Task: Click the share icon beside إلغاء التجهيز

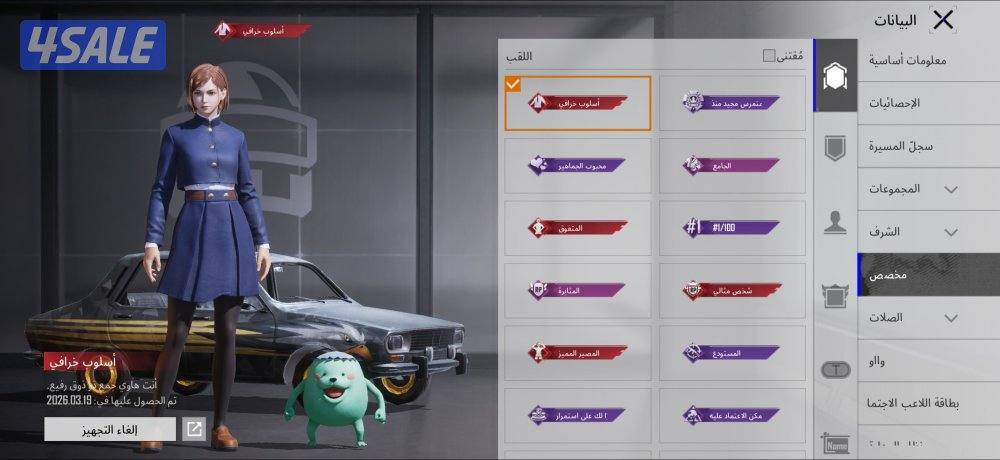Action: [x=195, y=429]
